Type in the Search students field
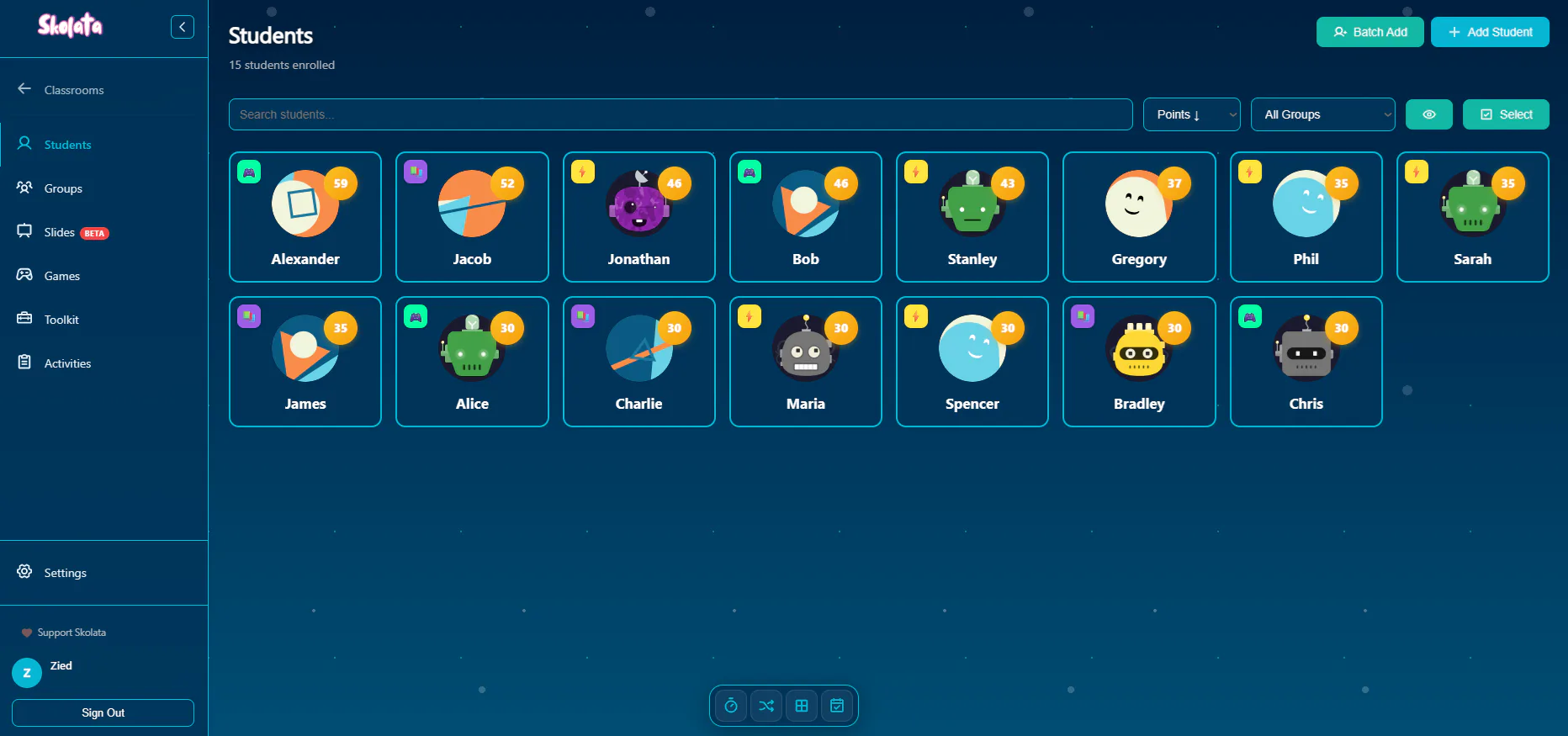The height and width of the screenshot is (736, 1568). pos(680,114)
